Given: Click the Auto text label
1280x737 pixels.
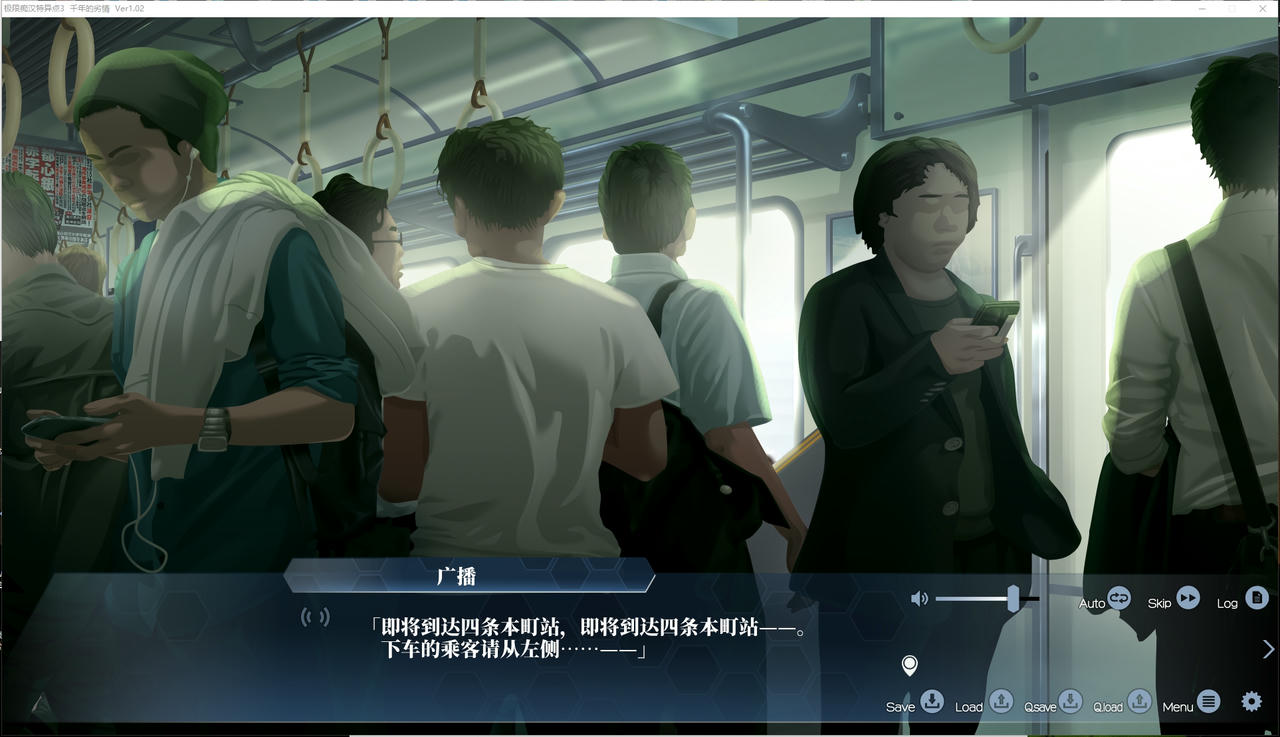Looking at the screenshot, I should pyautogui.click(x=1091, y=604).
